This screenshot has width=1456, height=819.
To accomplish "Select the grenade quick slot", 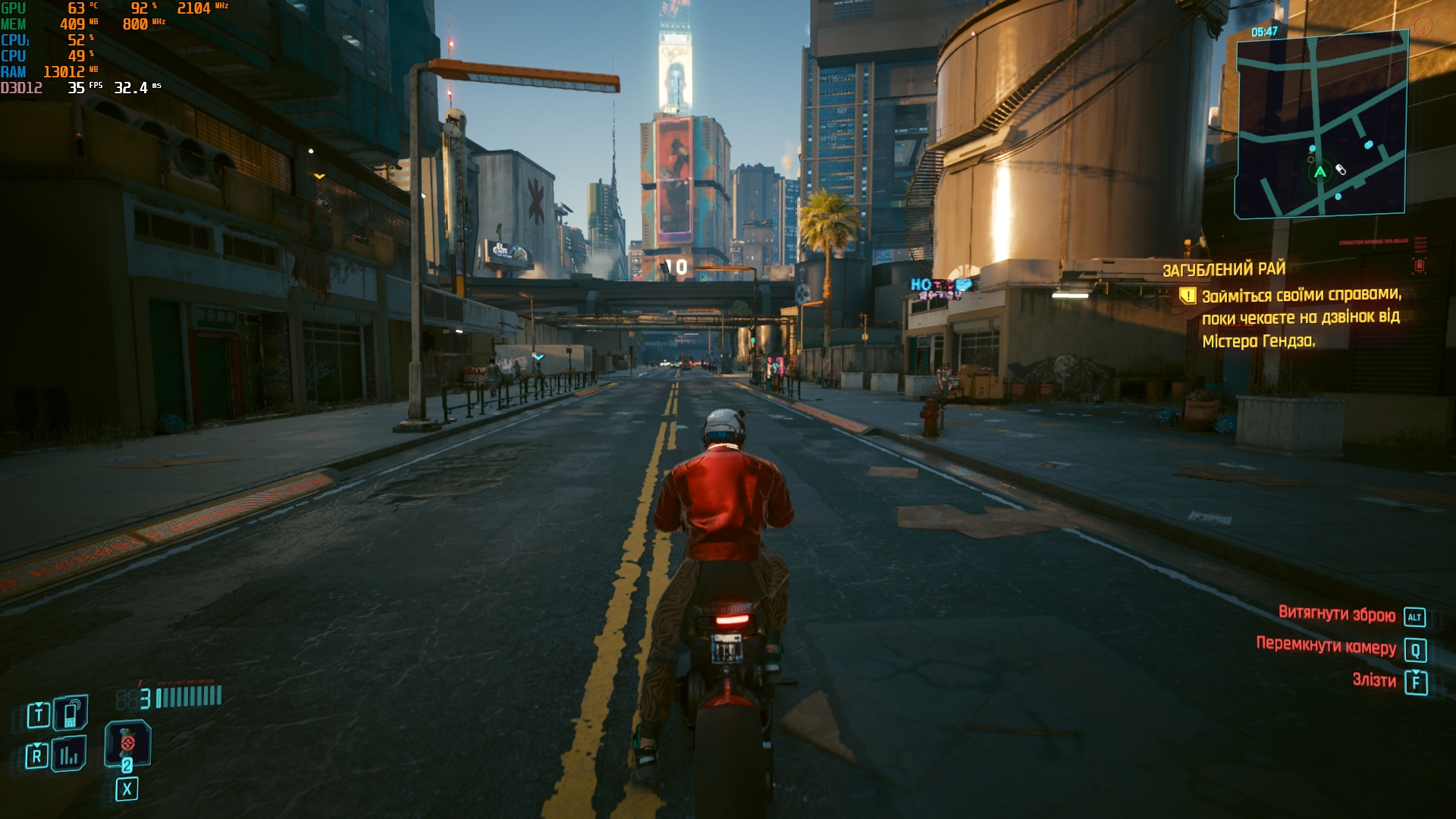I will [127, 743].
